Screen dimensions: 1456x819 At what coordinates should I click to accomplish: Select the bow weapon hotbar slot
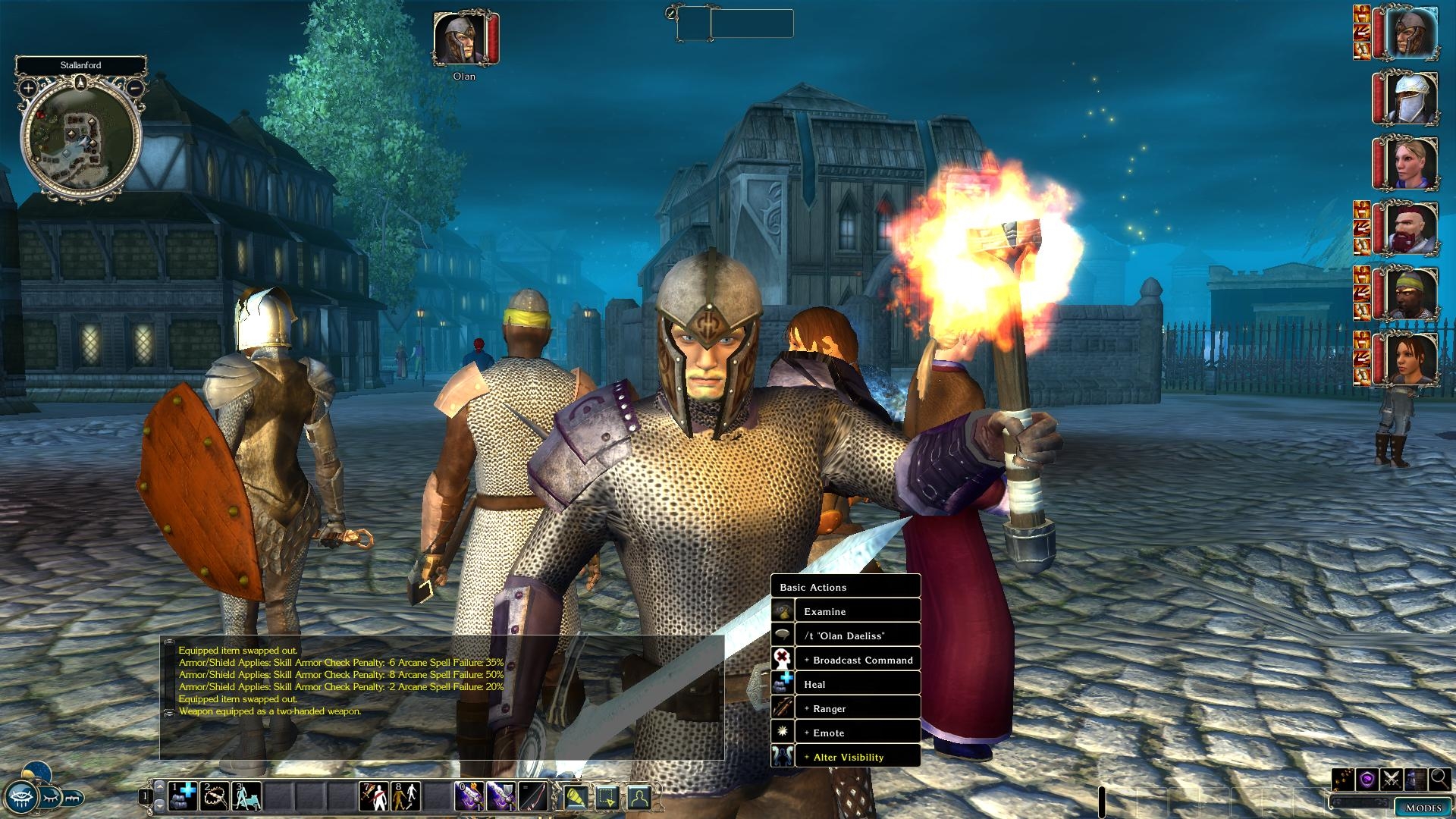tap(533, 796)
